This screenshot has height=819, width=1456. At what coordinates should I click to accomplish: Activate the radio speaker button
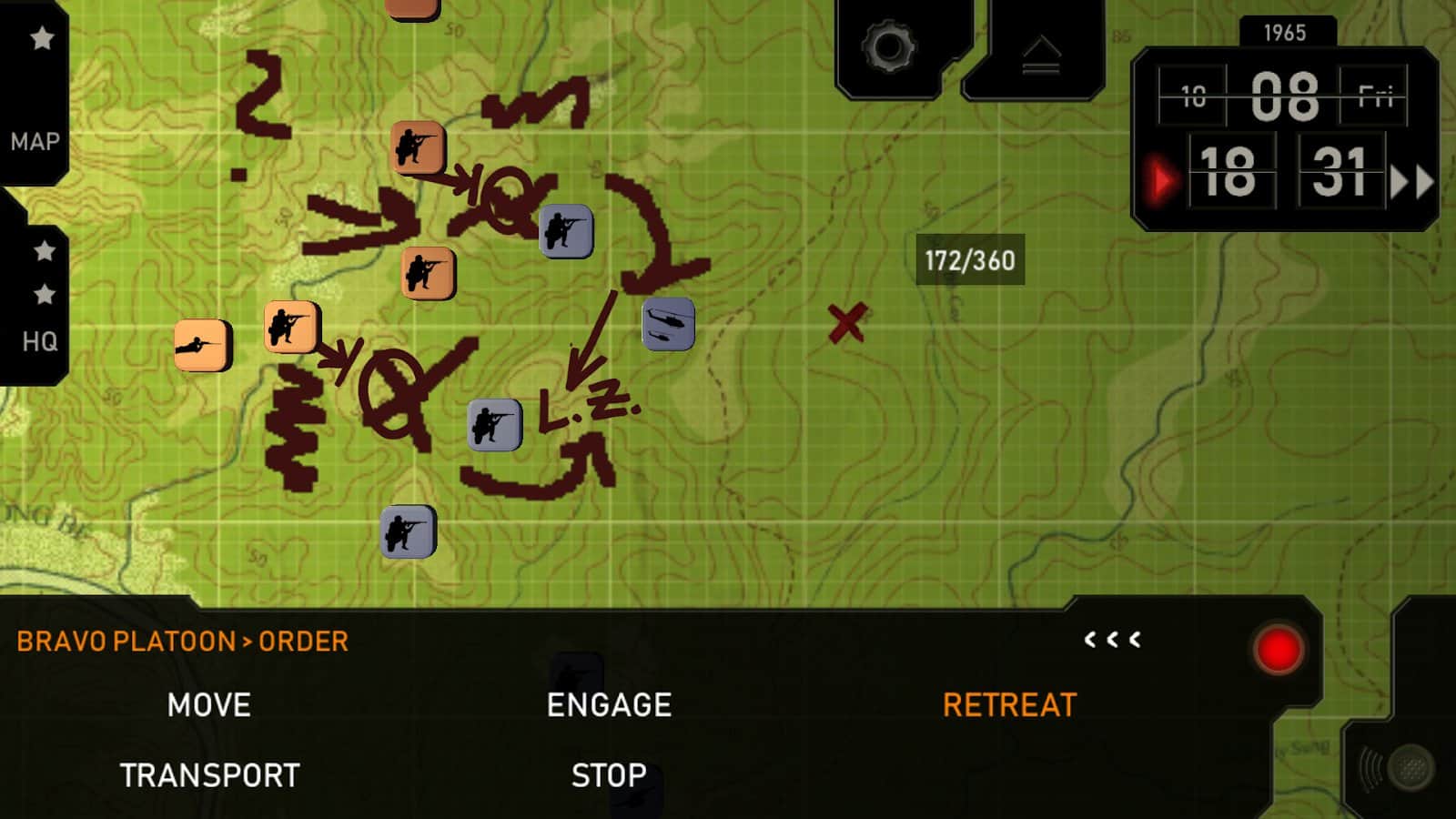[x=1398, y=768]
